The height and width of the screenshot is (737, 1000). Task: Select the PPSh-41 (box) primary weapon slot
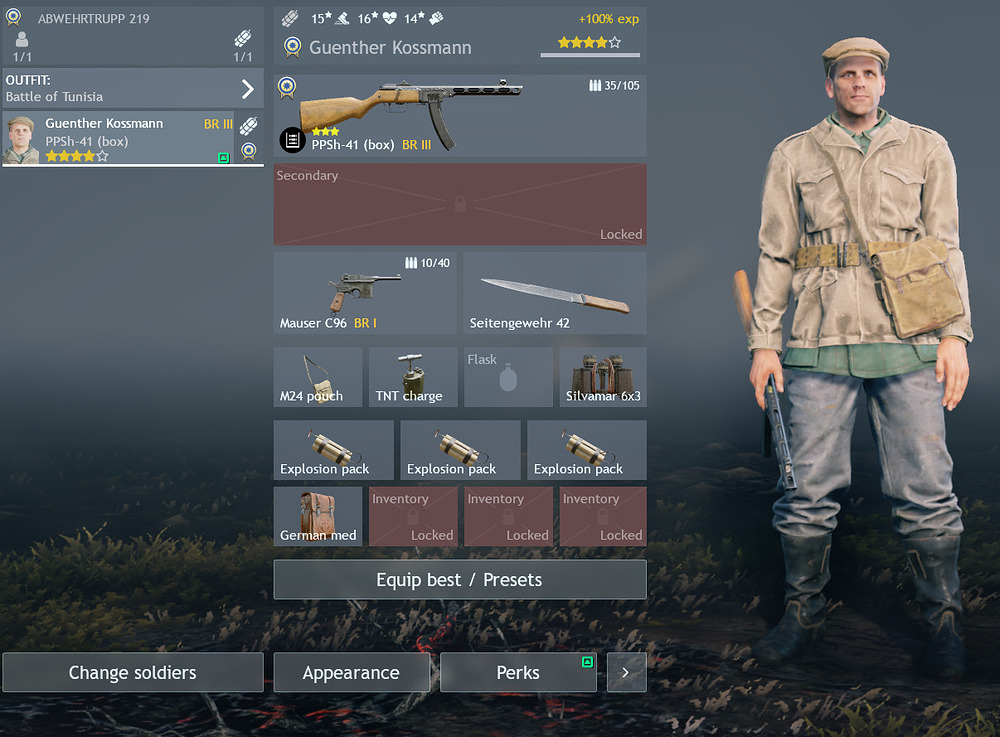(460, 115)
